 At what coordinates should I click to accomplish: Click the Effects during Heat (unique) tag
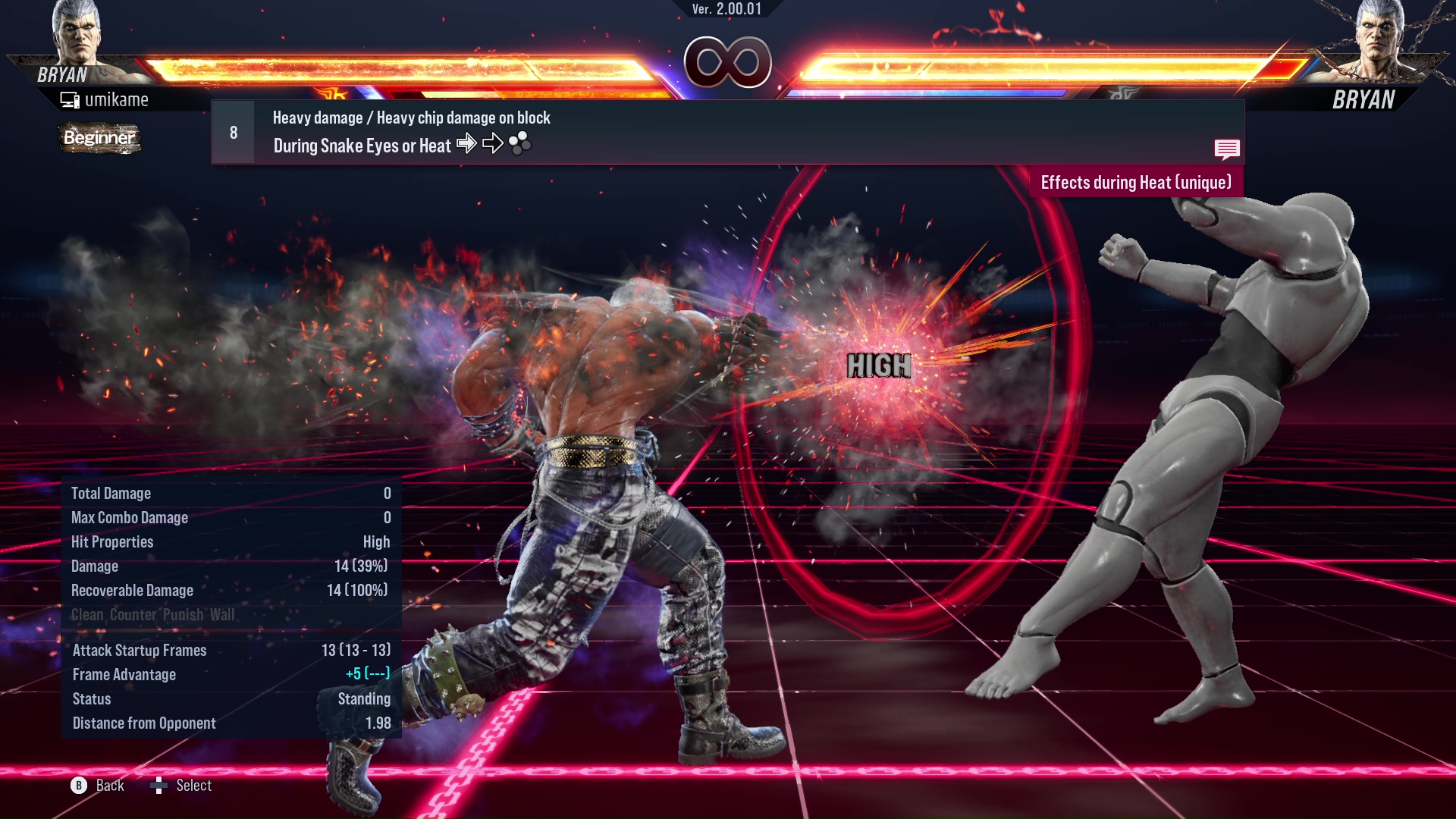[x=1135, y=183]
